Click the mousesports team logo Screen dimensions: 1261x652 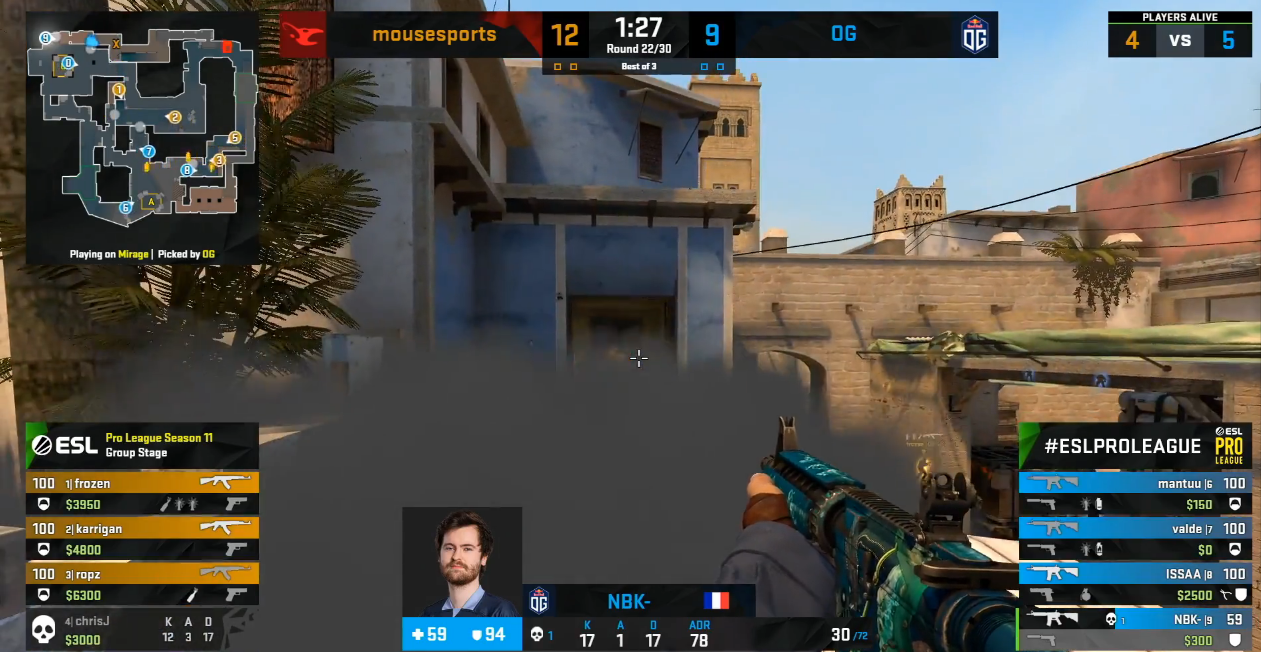pos(303,36)
